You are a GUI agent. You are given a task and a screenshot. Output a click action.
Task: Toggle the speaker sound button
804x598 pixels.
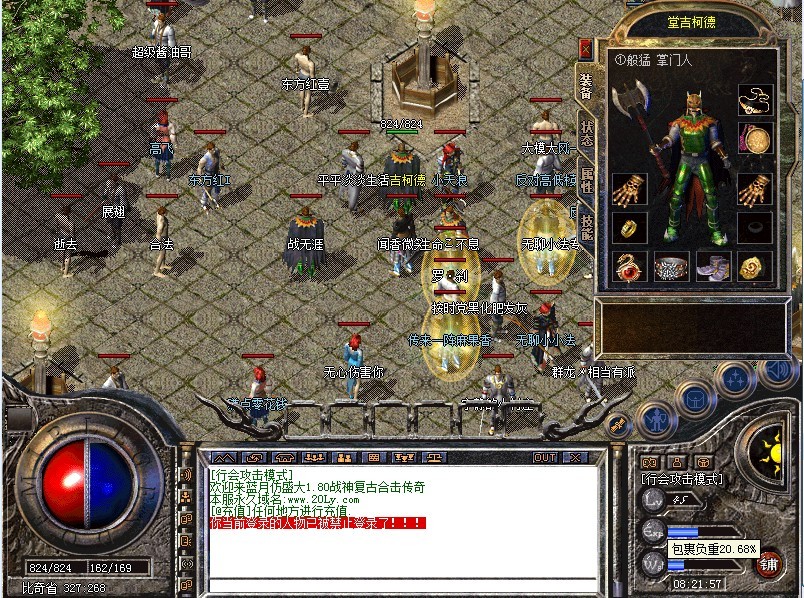[777, 371]
